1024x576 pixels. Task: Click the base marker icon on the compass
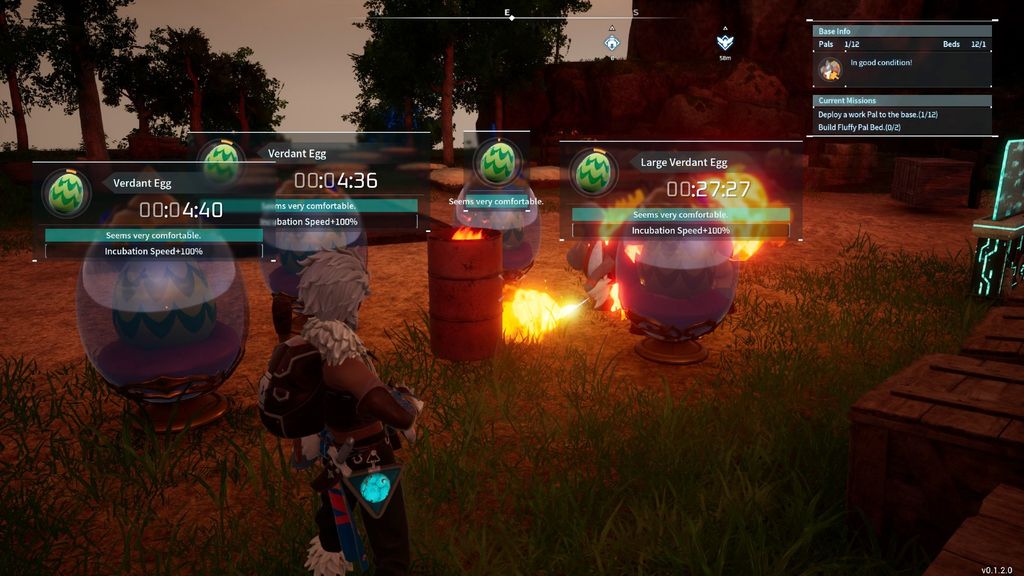click(612, 42)
